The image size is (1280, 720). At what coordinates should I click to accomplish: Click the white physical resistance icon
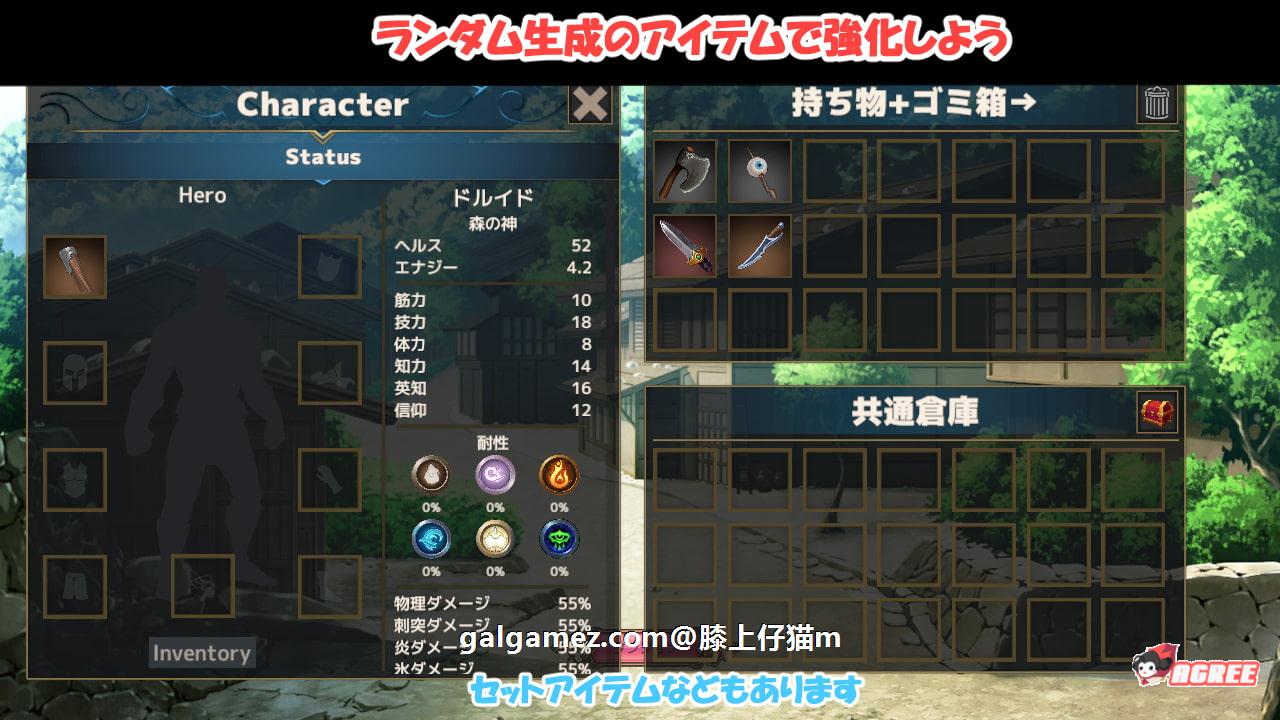click(x=431, y=473)
